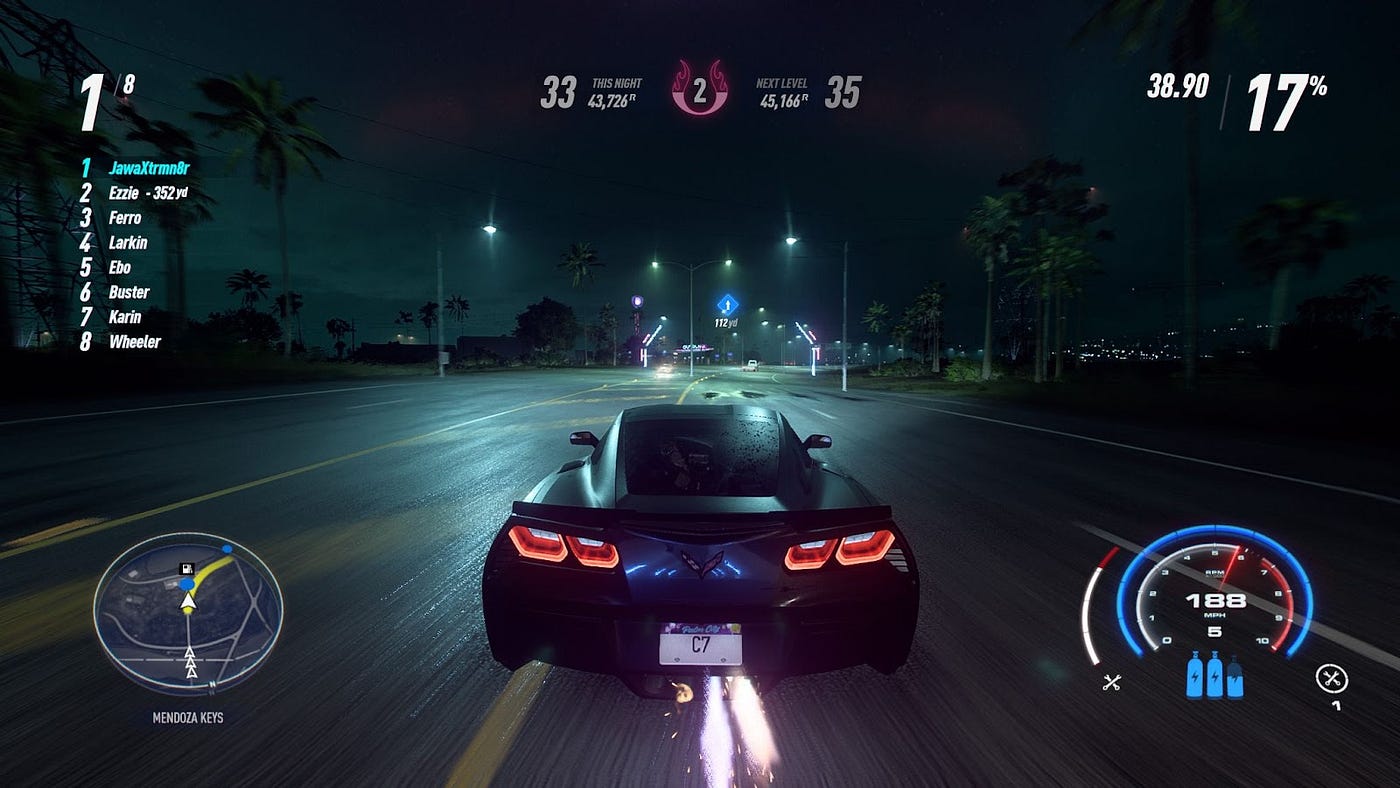Select the yellow player arrow on the minimap

click(x=188, y=601)
